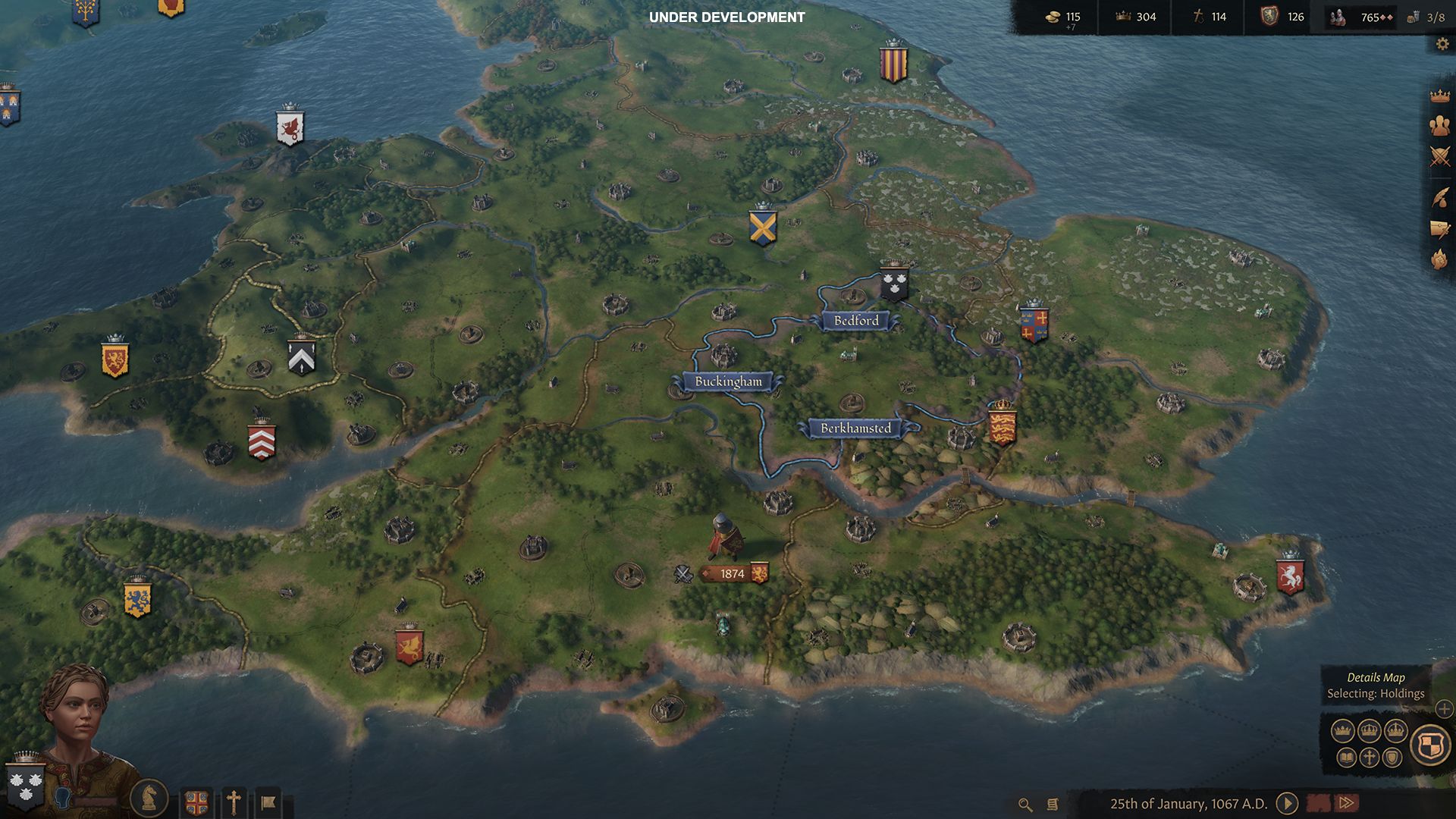Viewport: 1456px width, 819px height.
Task: Toggle the play/pause game button
Action: coord(1287,803)
